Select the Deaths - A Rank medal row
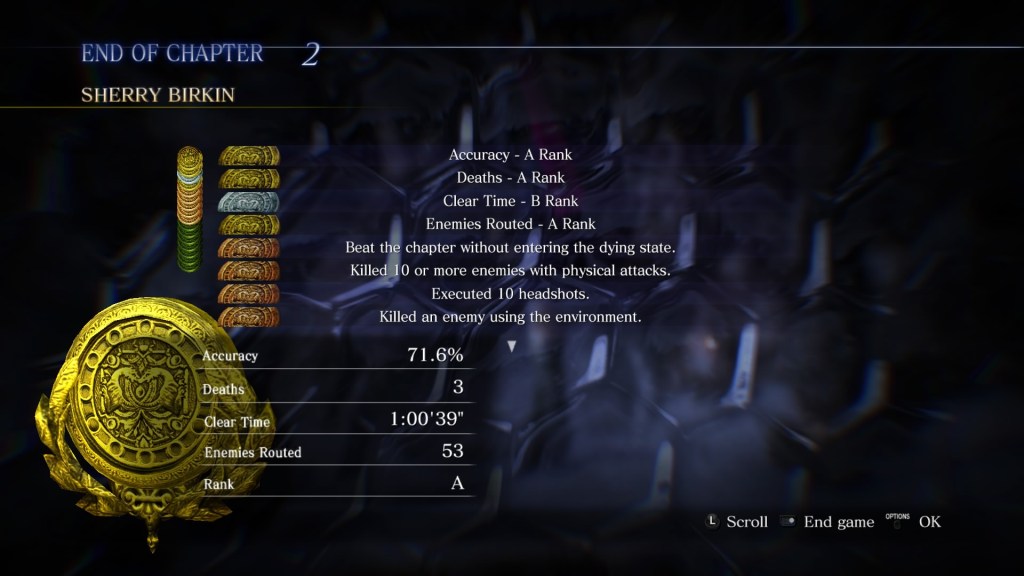 [509, 178]
